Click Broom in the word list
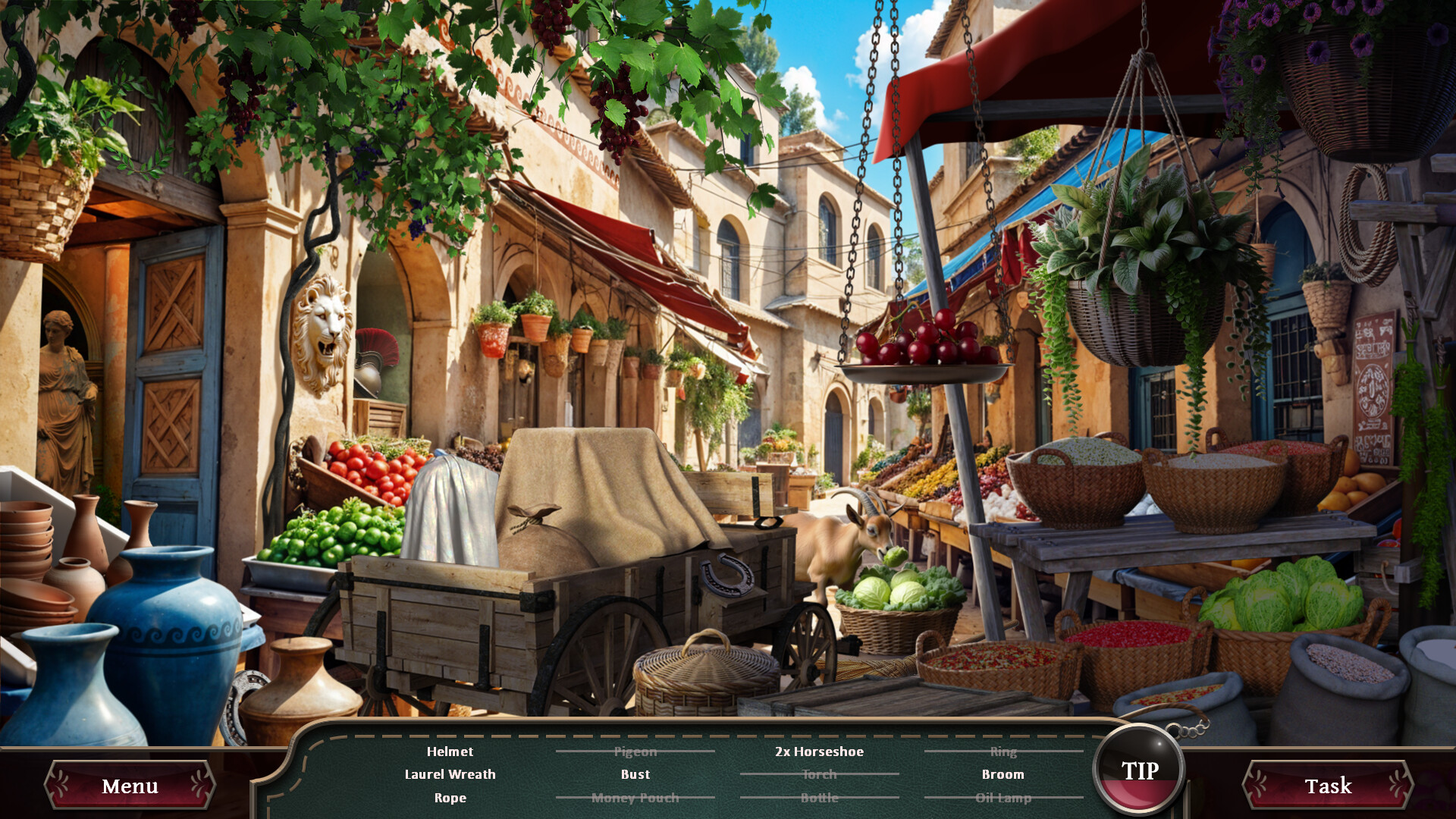 (1003, 774)
